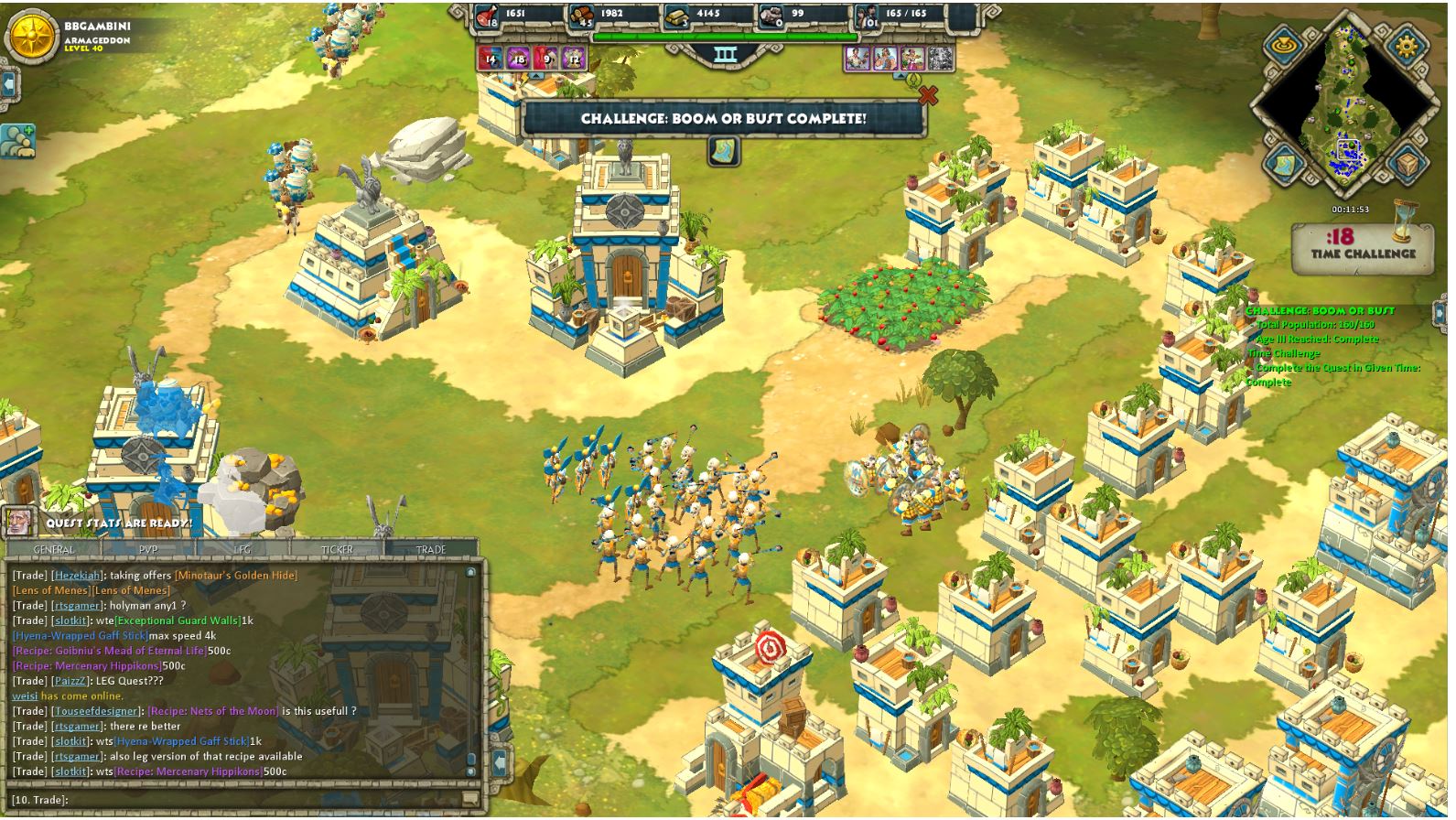Switch to the PVP chat tab
The image size is (1456, 820).
(x=148, y=549)
